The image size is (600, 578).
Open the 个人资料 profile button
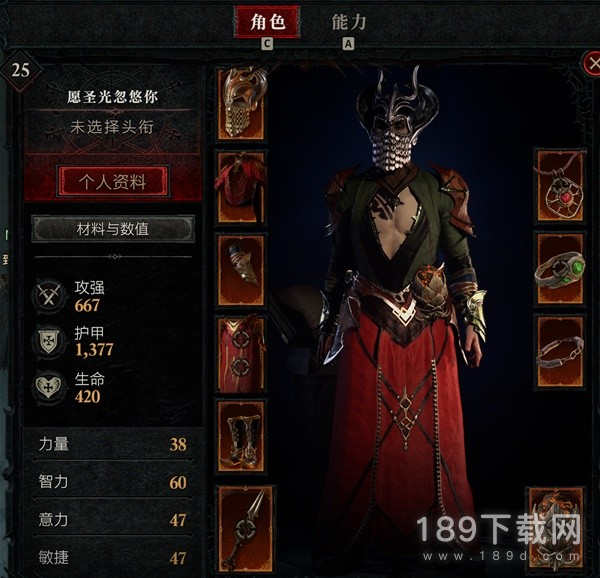[112, 182]
